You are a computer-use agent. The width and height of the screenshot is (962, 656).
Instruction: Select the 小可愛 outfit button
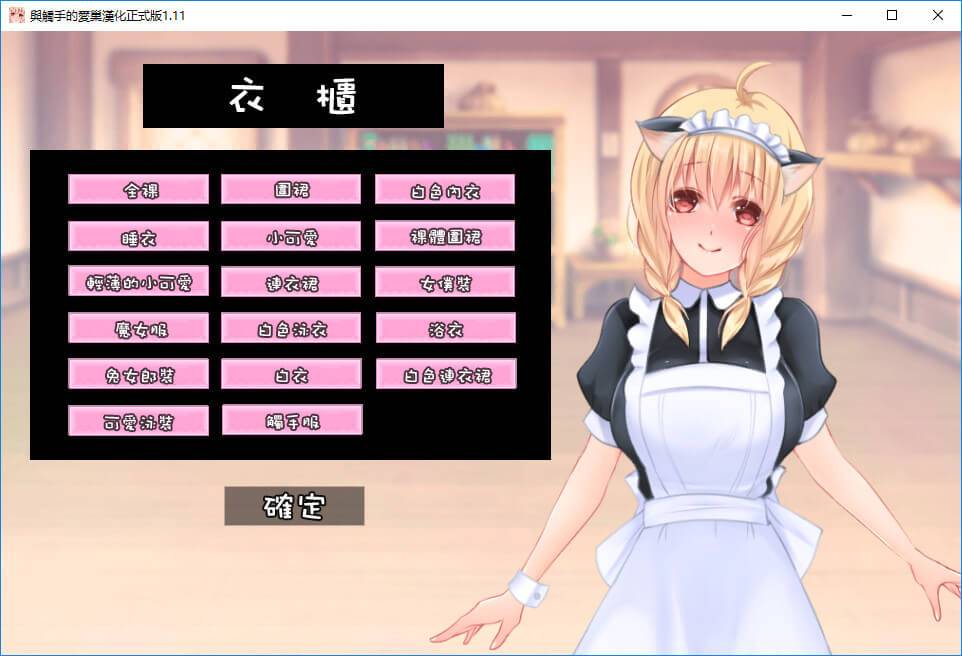[x=291, y=236]
